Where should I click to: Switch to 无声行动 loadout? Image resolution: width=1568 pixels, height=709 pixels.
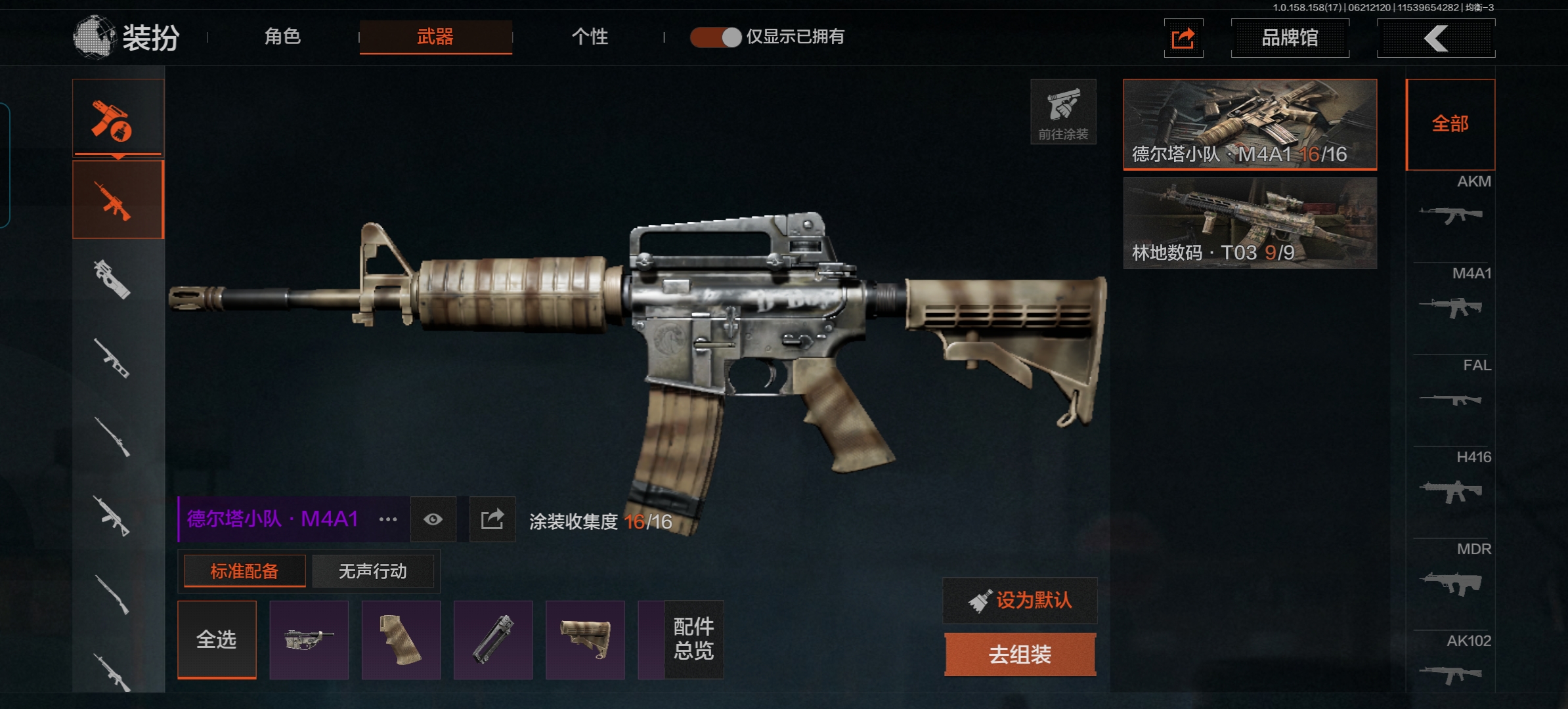372,571
